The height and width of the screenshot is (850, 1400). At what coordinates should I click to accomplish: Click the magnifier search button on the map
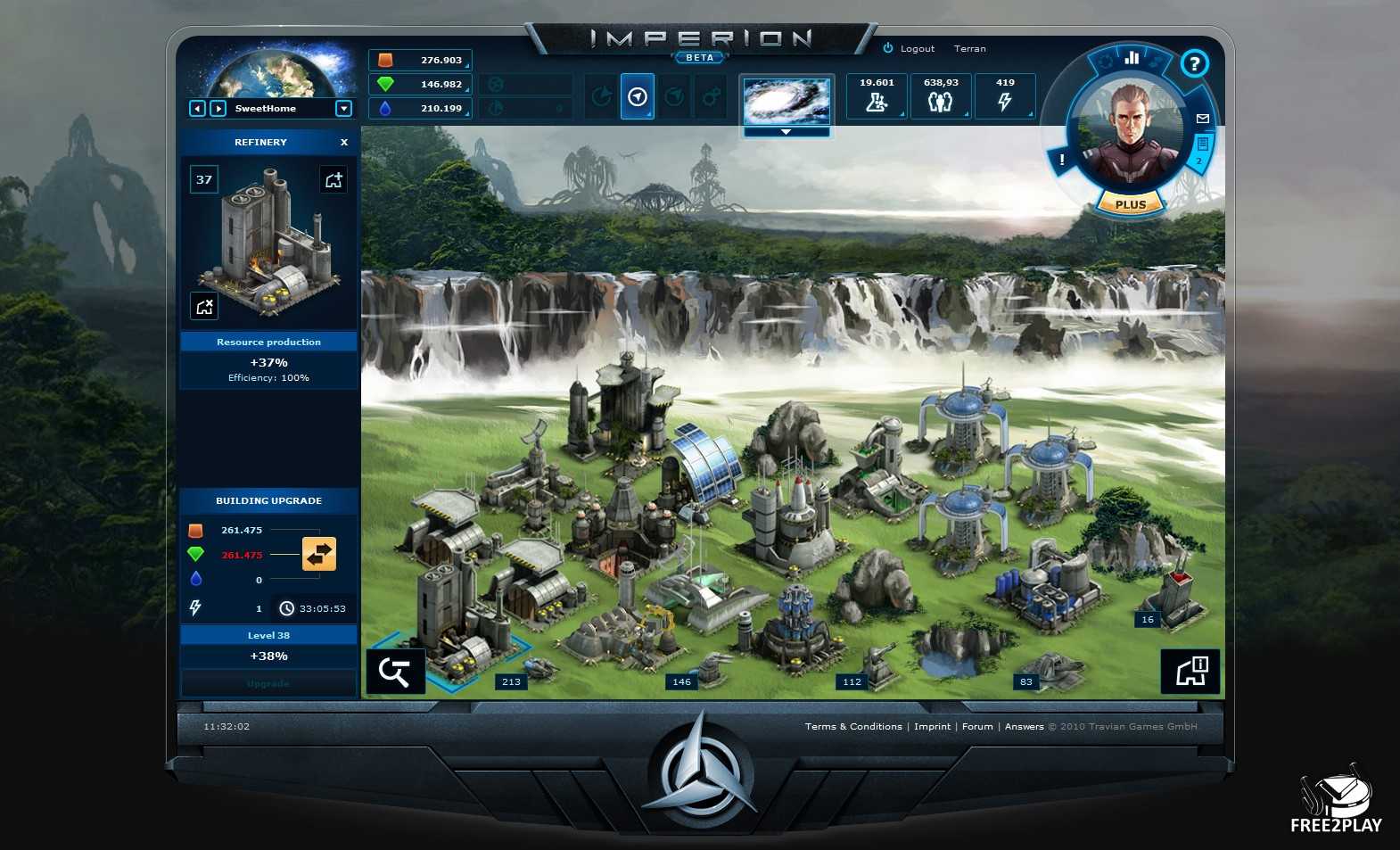pyautogui.click(x=394, y=672)
